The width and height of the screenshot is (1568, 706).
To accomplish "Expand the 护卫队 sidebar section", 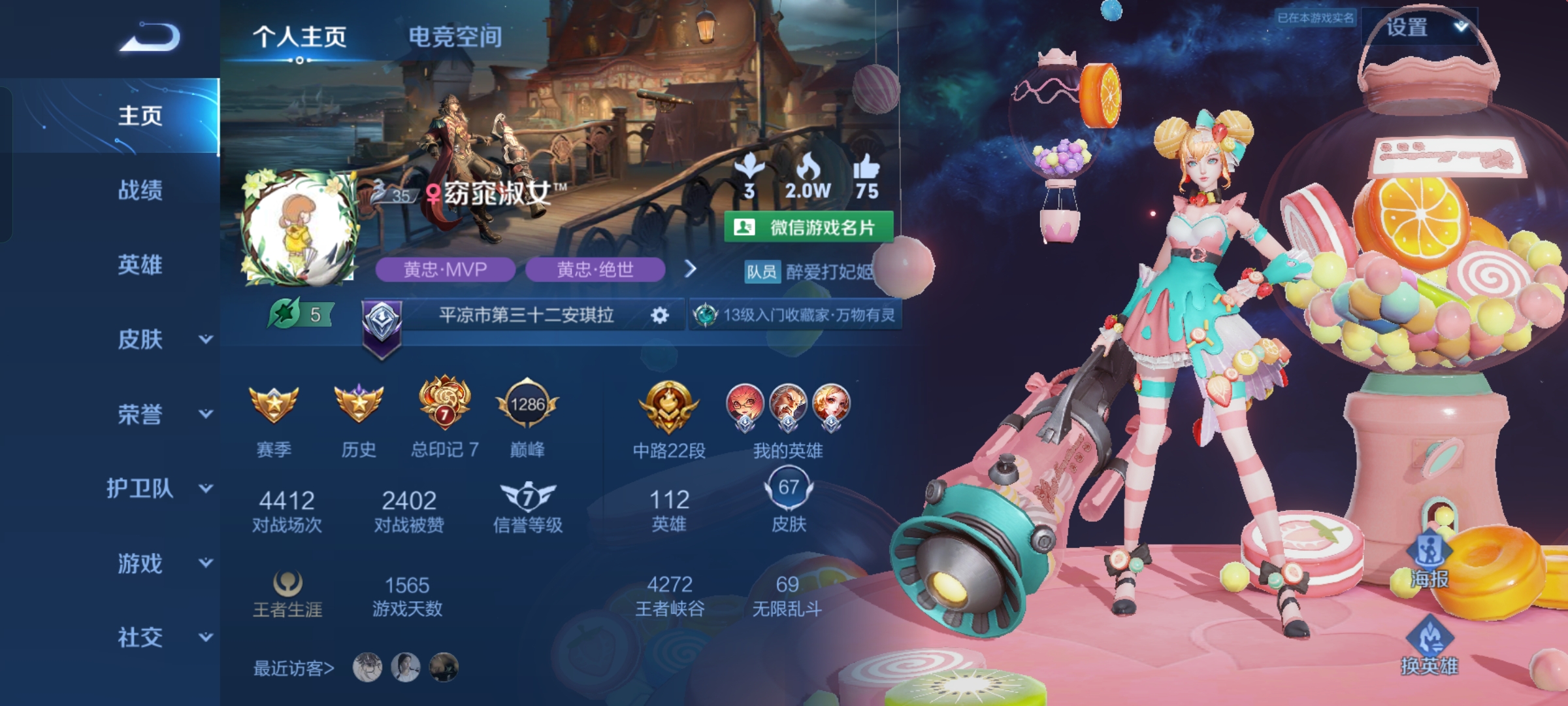I will (160, 488).
